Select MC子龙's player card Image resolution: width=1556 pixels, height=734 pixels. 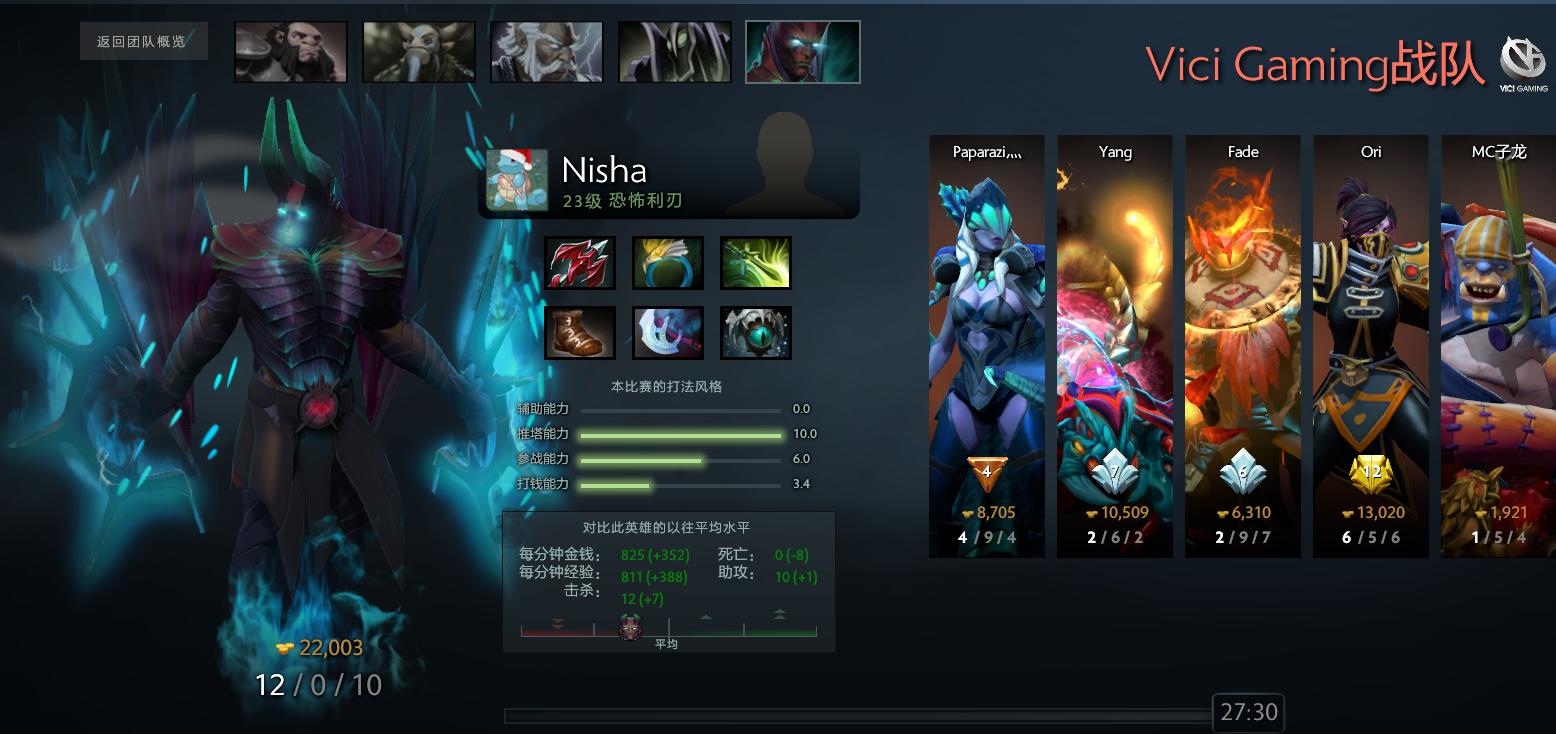[x=1499, y=345]
